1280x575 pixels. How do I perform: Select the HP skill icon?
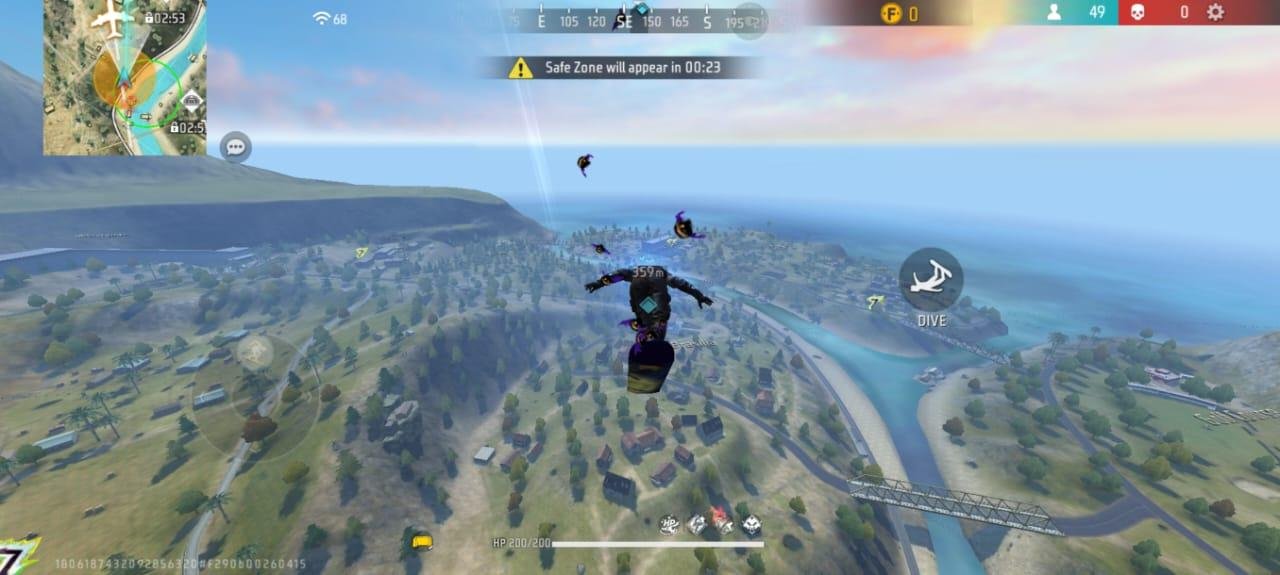coord(669,523)
